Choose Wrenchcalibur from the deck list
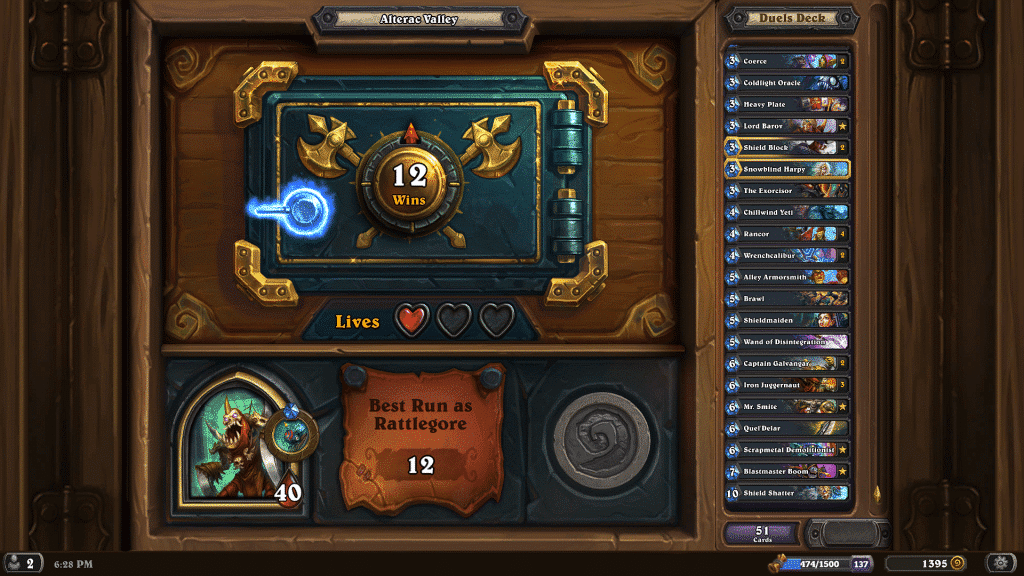The width and height of the screenshot is (1024, 576). [x=788, y=255]
